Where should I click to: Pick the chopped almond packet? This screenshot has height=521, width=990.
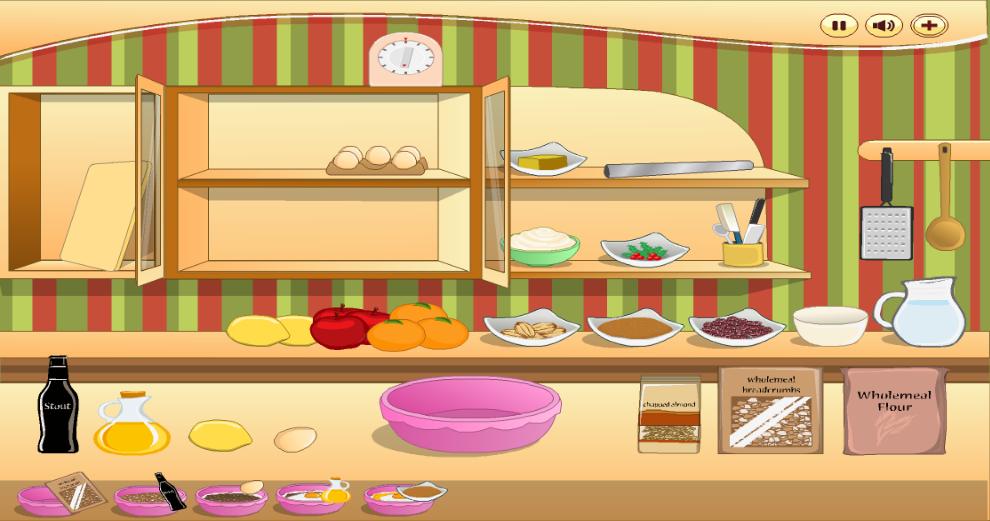point(669,414)
